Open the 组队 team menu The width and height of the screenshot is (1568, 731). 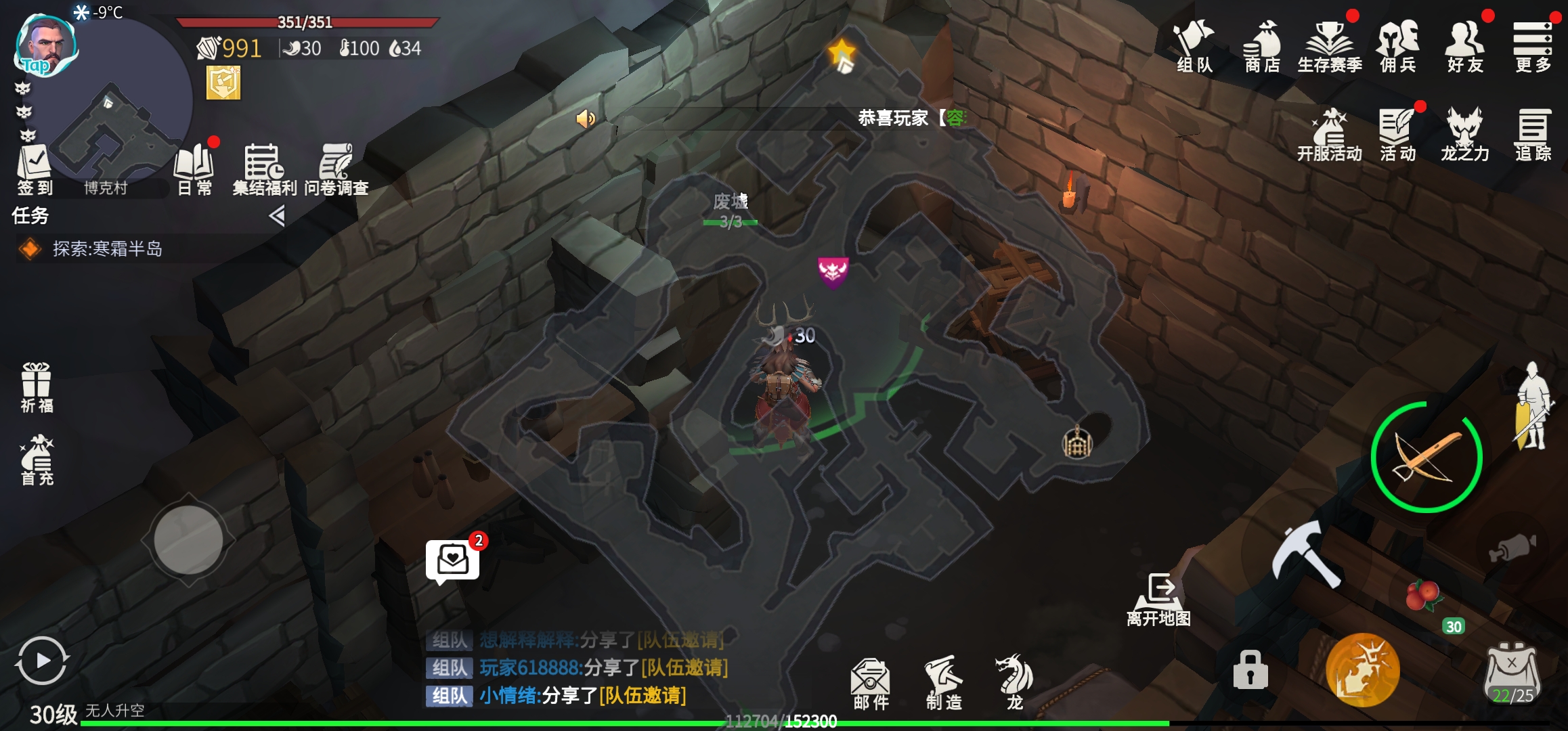[x=1195, y=46]
